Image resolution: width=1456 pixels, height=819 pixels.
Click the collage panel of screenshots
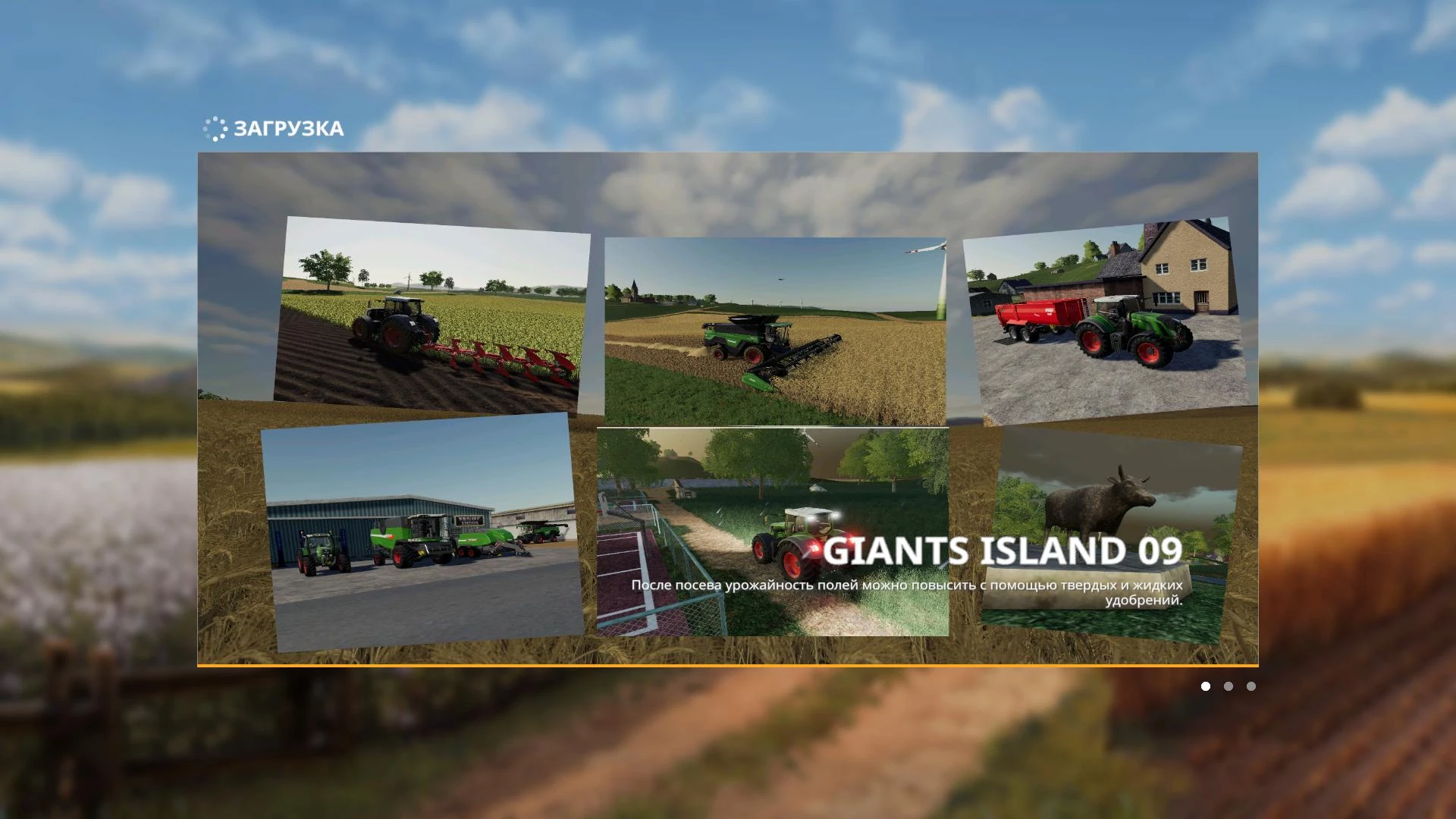pos(728,409)
